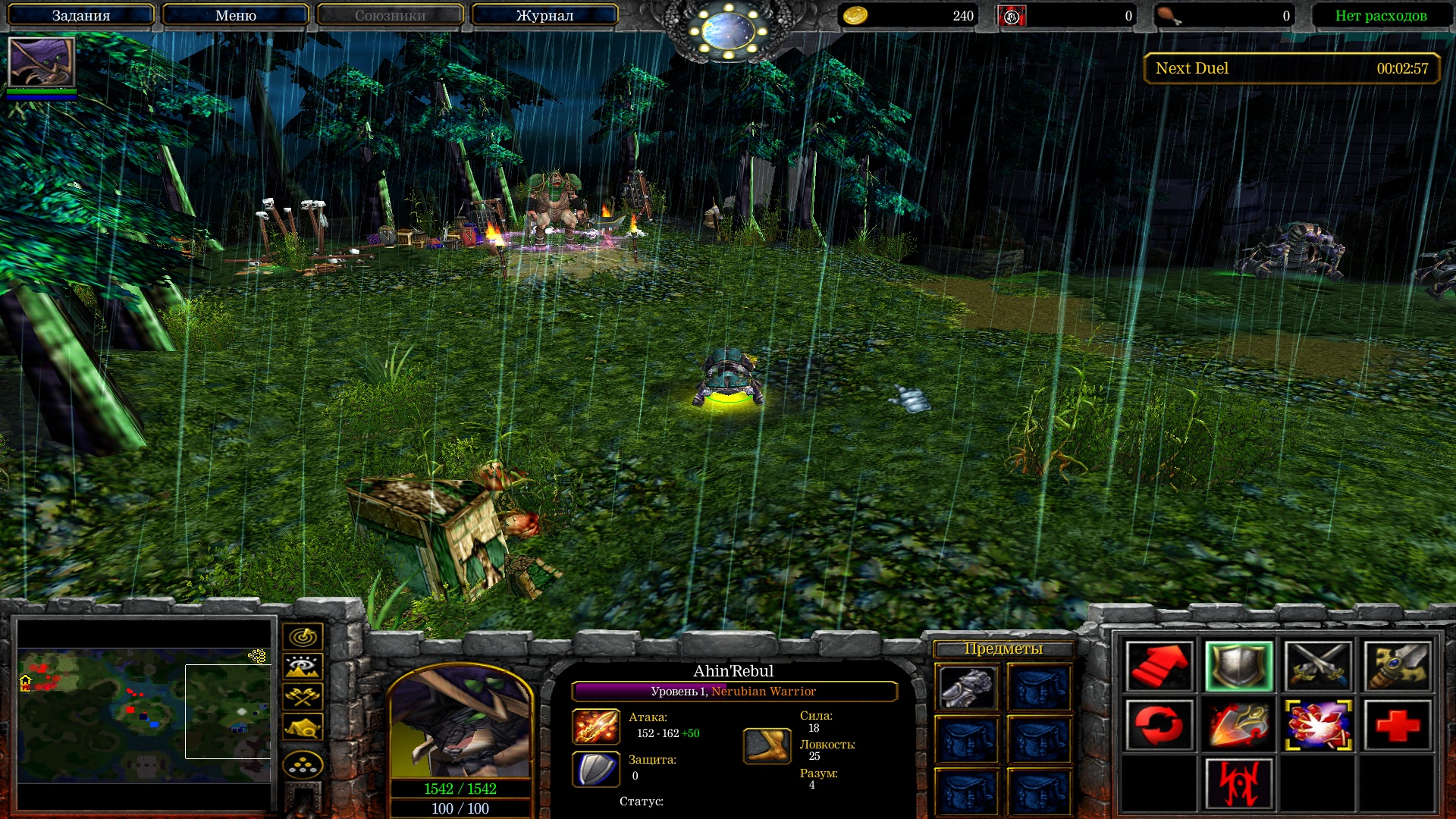Toggle formation movement button
The width and height of the screenshot is (1456, 819).
click(303, 765)
